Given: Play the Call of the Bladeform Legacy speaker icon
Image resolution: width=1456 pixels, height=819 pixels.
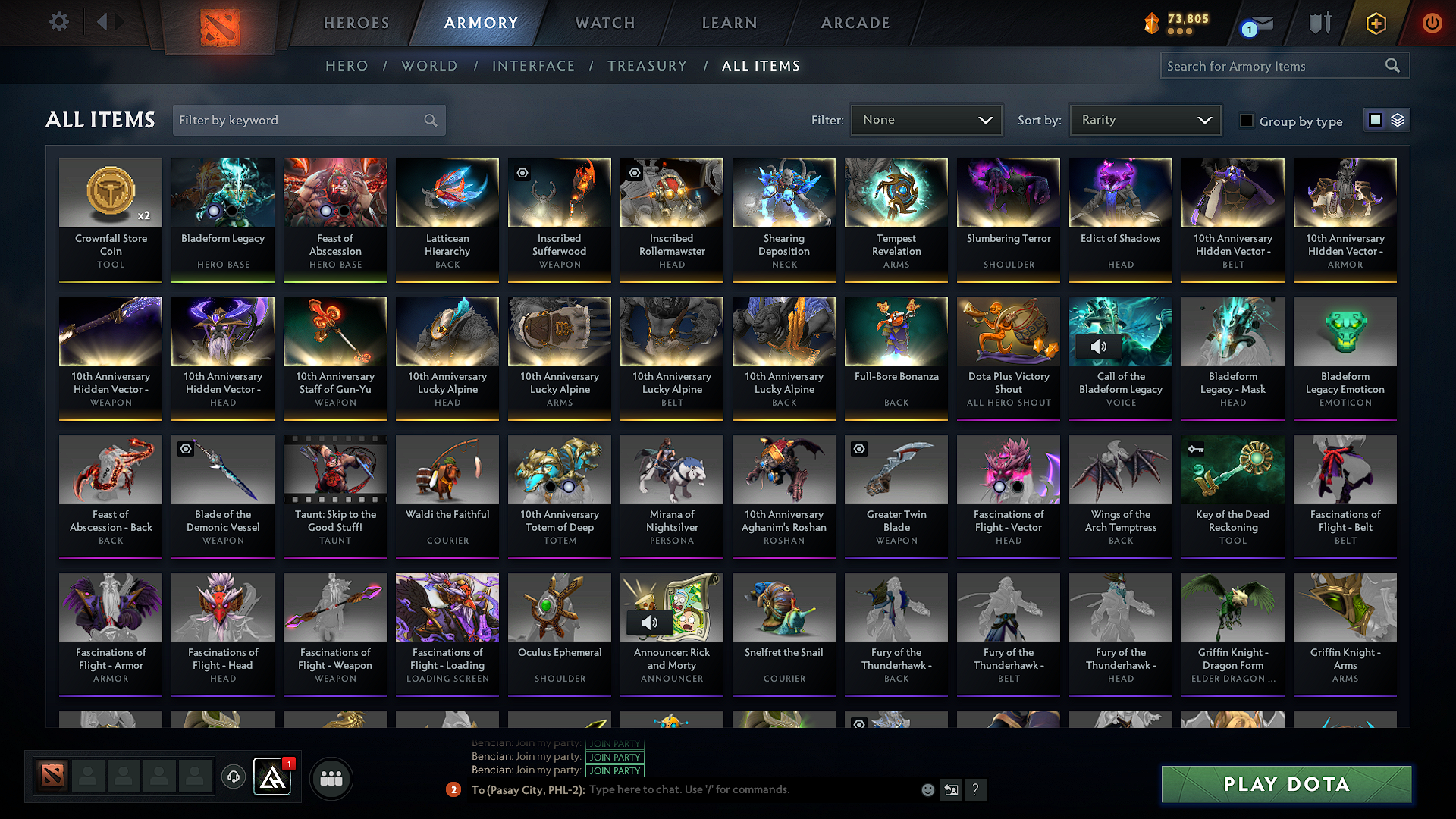Looking at the screenshot, I should tap(1100, 347).
